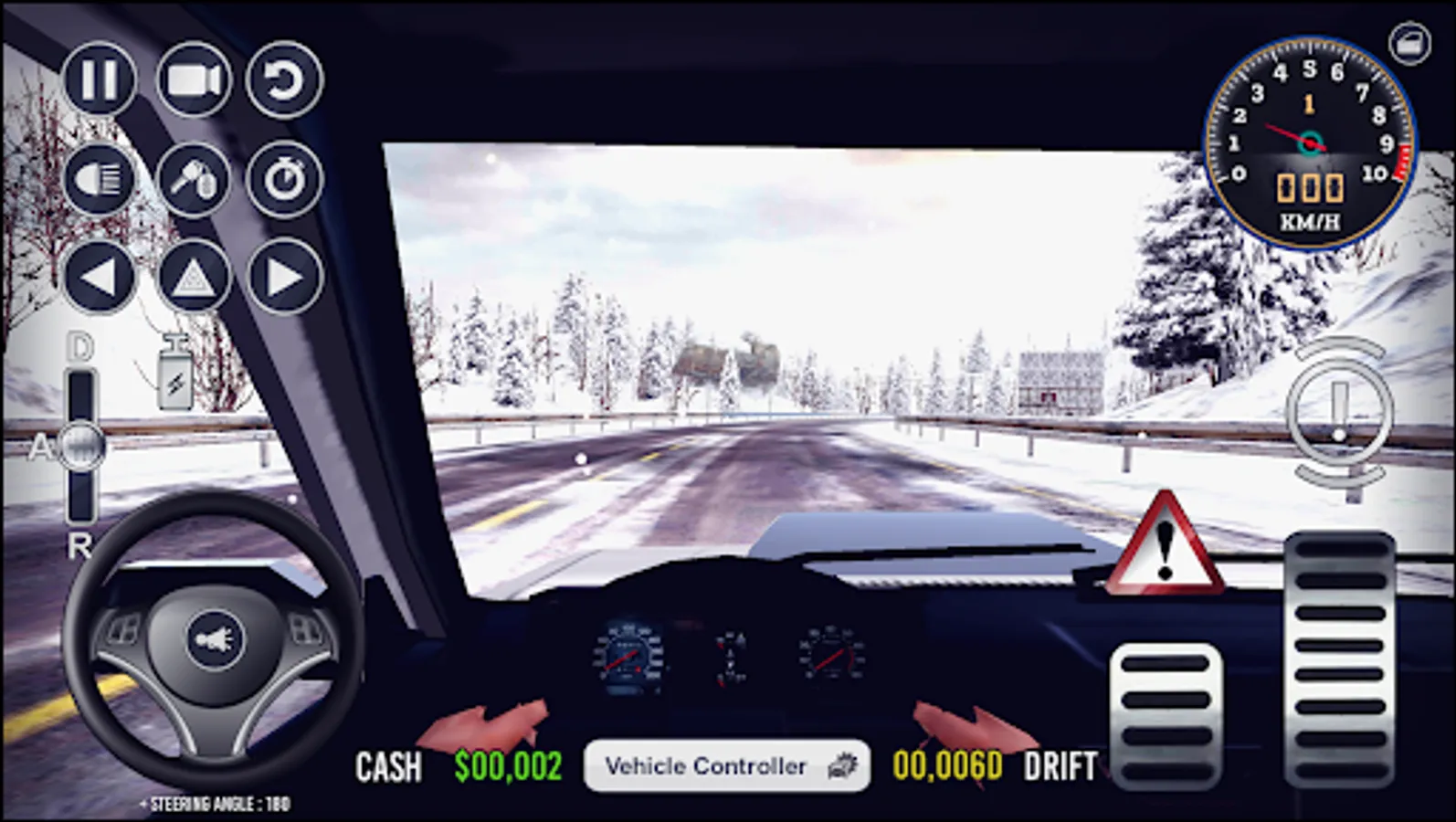The image size is (1456, 822).
Task: Click the KM/H speedometer gauge
Action: click(x=1308, y=142)
